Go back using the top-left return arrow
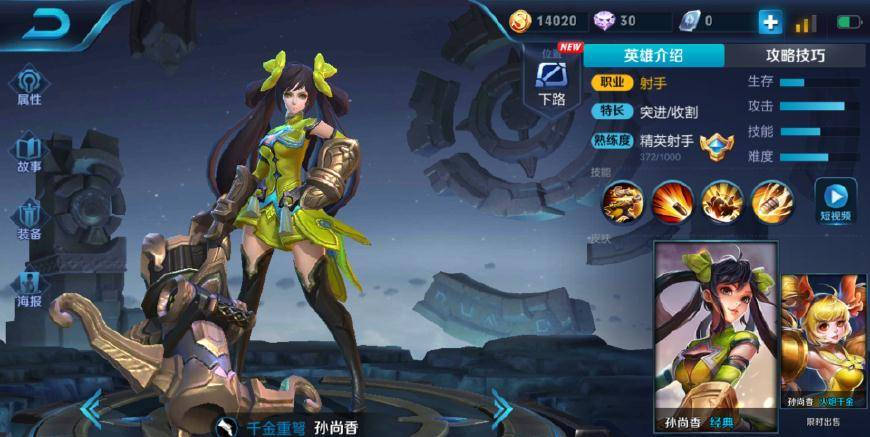This screenshot has height=437, width=870. coord(46,26)
